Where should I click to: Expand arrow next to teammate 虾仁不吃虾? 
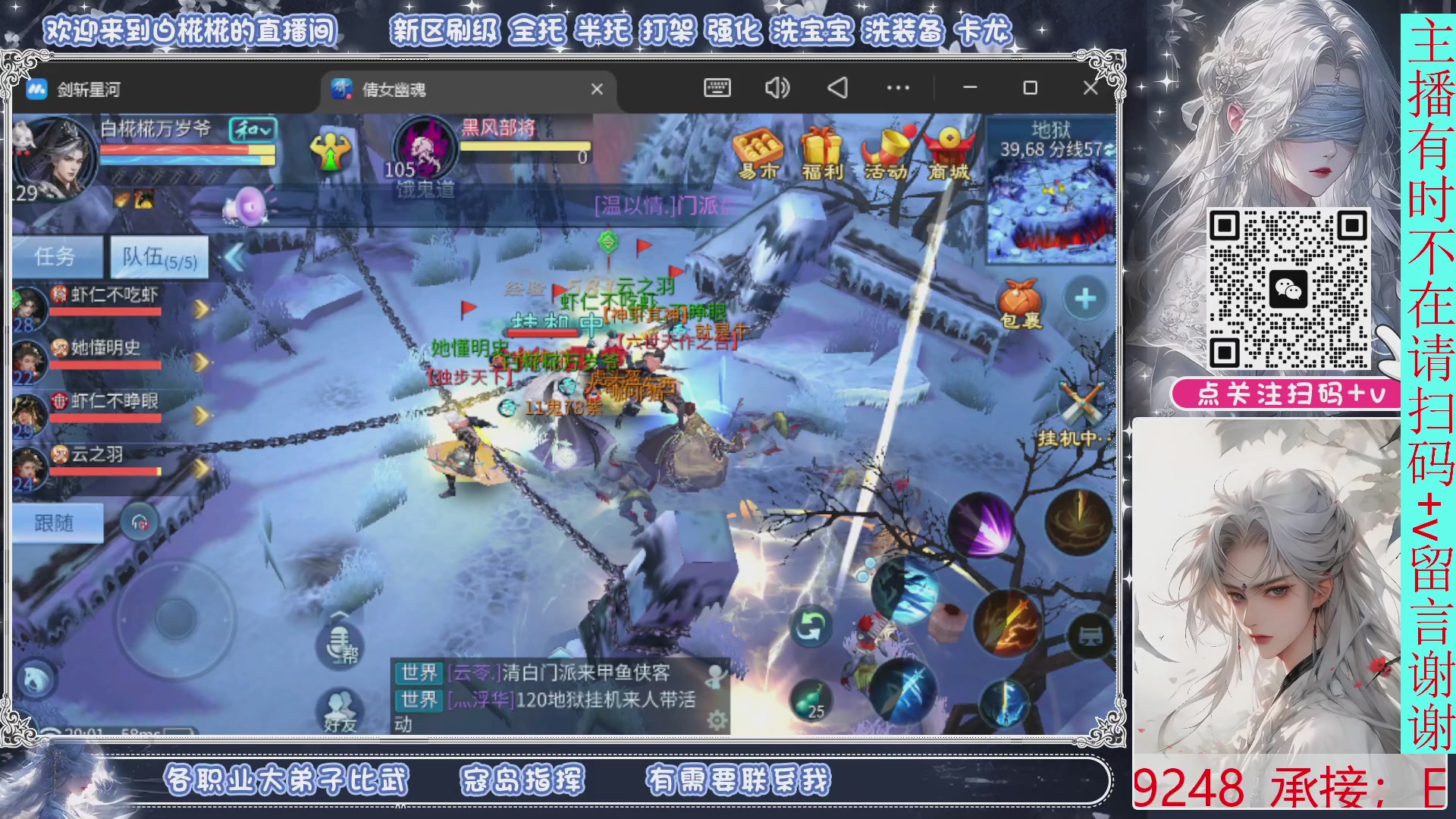click(x=201, y=309)
